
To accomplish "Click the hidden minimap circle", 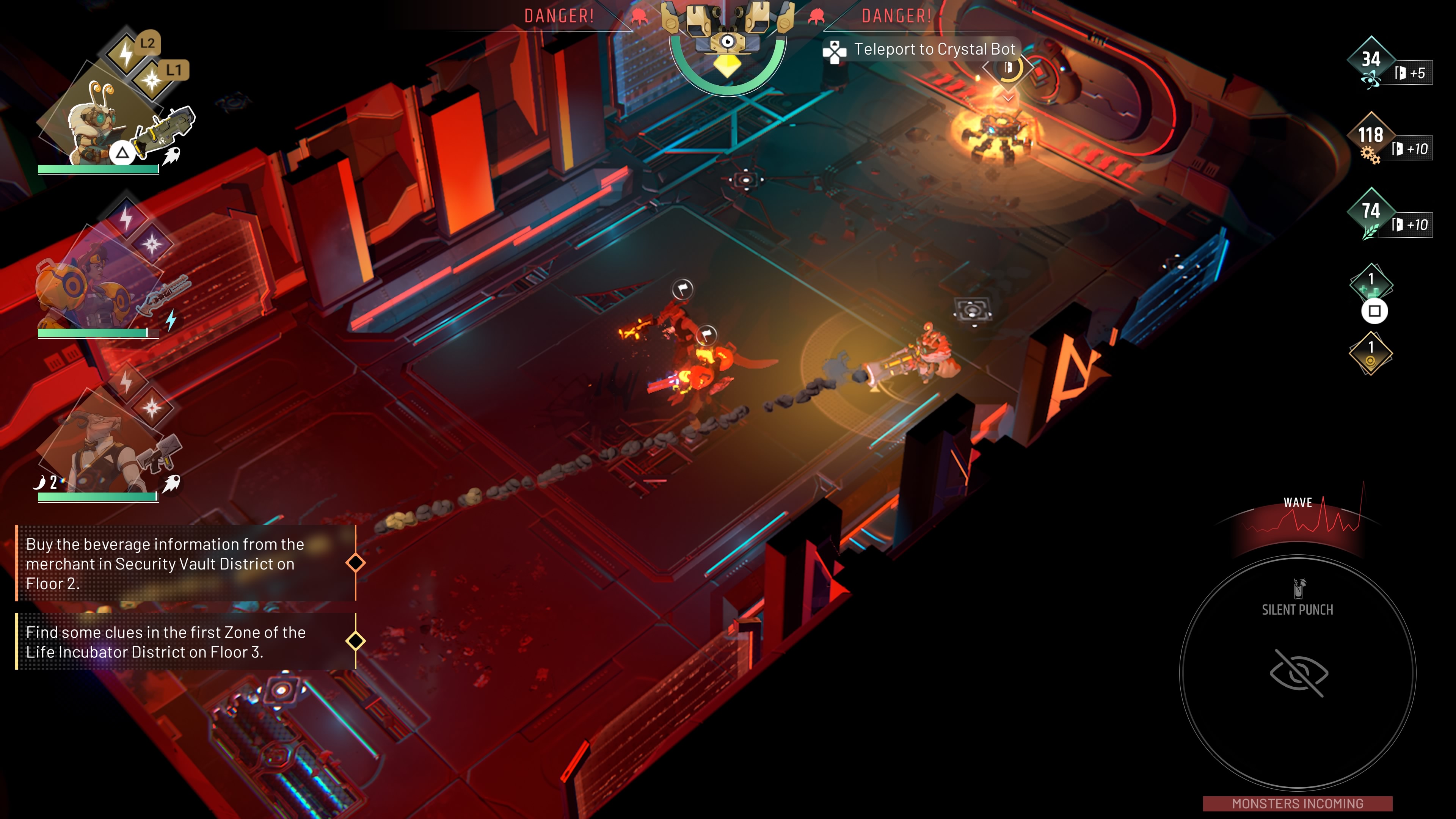I will point(1298,673).
